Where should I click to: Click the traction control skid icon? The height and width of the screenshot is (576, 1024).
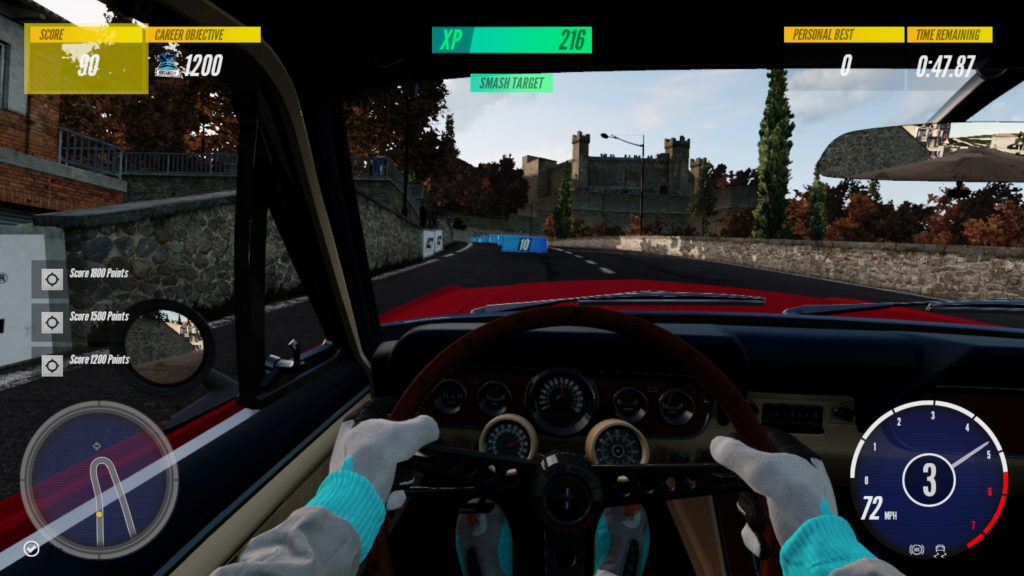[x=939, y=550]
